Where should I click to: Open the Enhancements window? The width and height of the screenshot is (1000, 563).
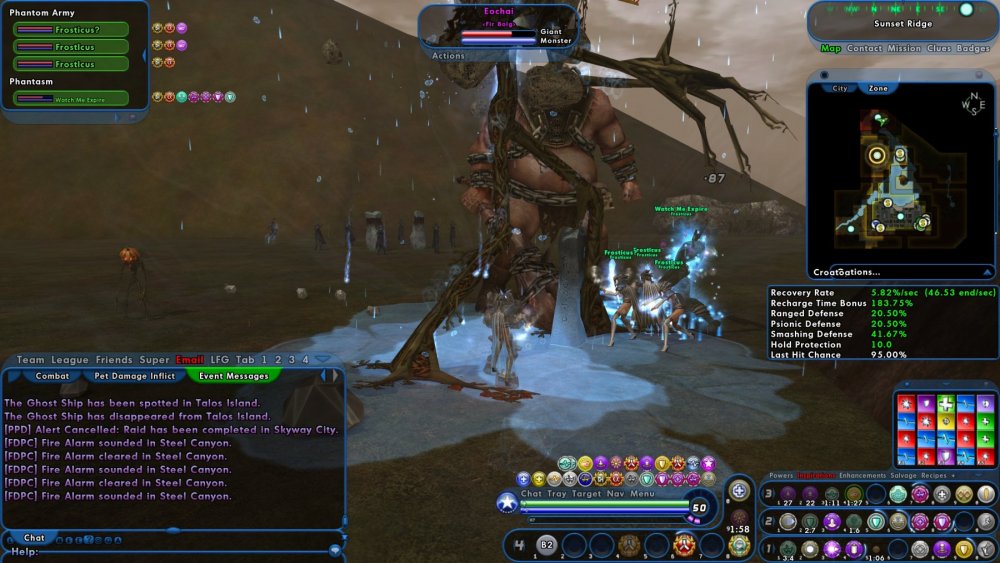(x=866, y=476)
